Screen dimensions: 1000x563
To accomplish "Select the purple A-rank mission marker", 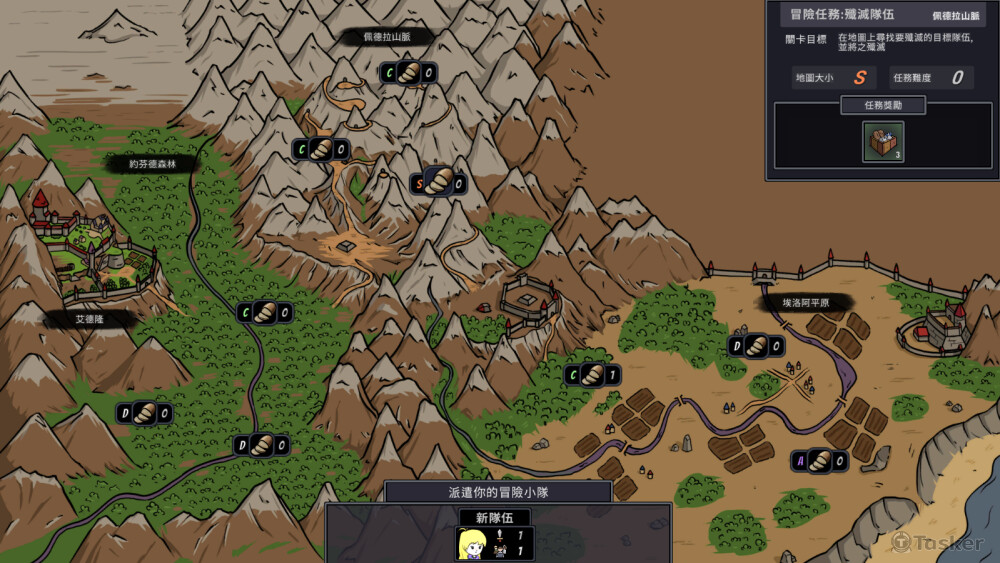I will [x=819, y=460].
